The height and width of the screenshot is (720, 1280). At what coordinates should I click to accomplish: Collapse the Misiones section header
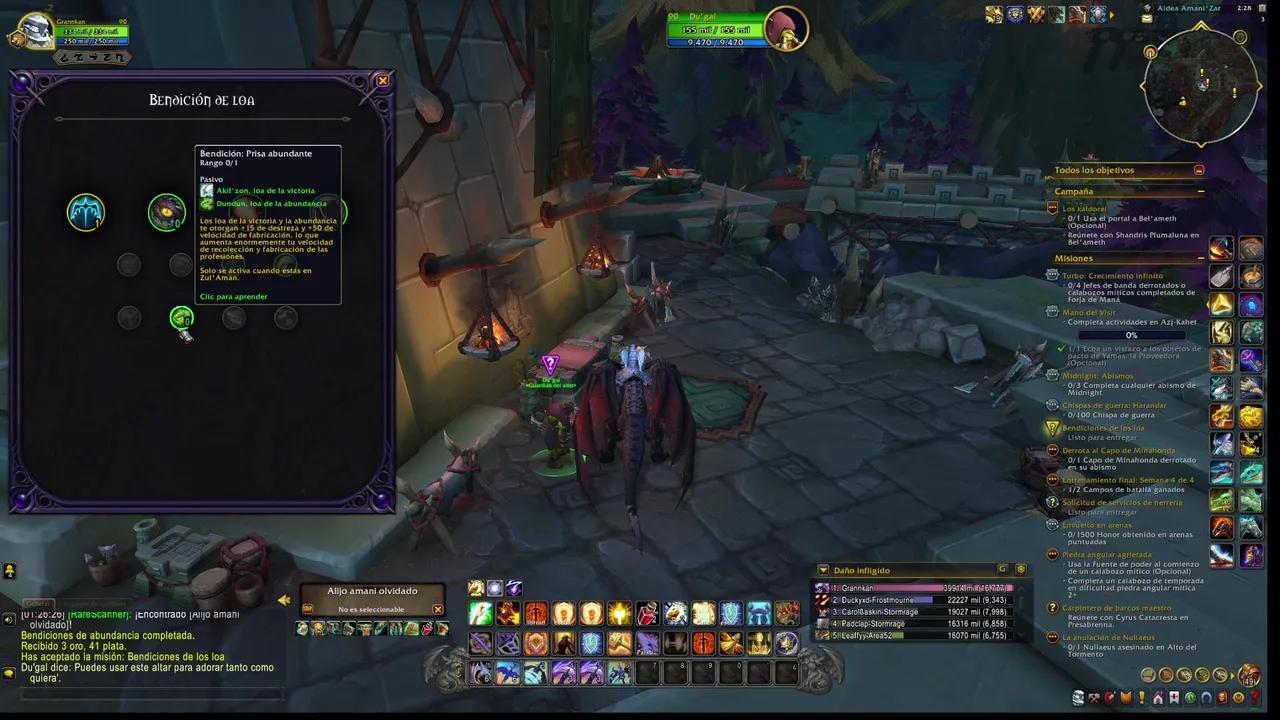click(1201, 258)
